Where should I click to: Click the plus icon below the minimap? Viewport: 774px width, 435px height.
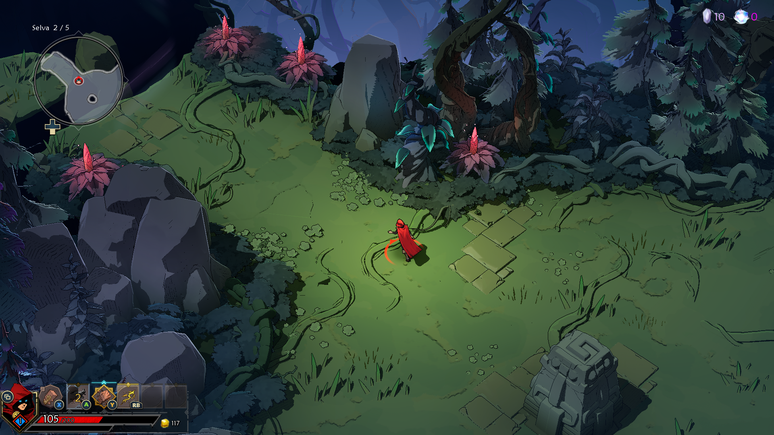click(52, 126)
